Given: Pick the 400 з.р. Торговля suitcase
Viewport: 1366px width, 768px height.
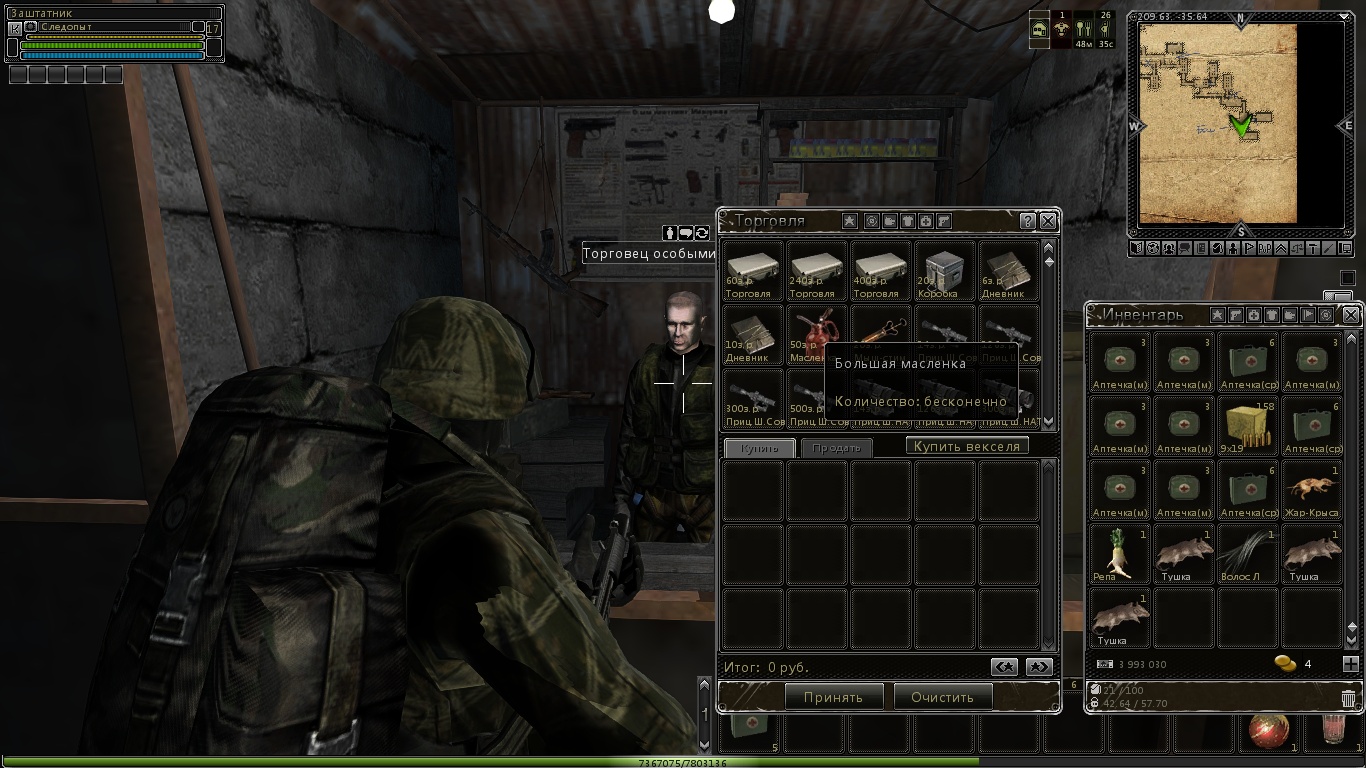Looking at the screenshot, I should click(x=880, y=271).
